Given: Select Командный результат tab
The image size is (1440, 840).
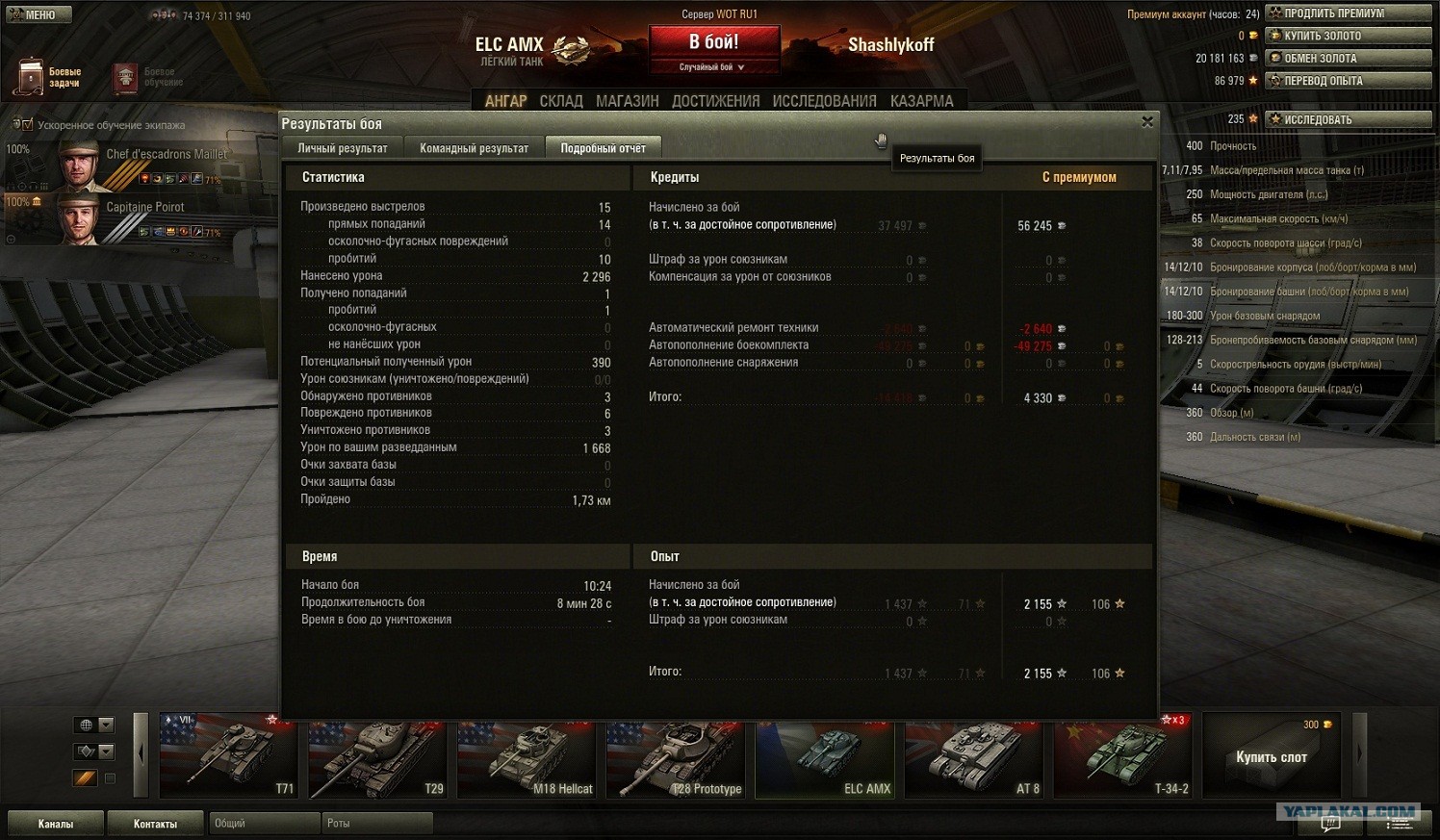Looking at the screenshot, I should tap(474, 148).
